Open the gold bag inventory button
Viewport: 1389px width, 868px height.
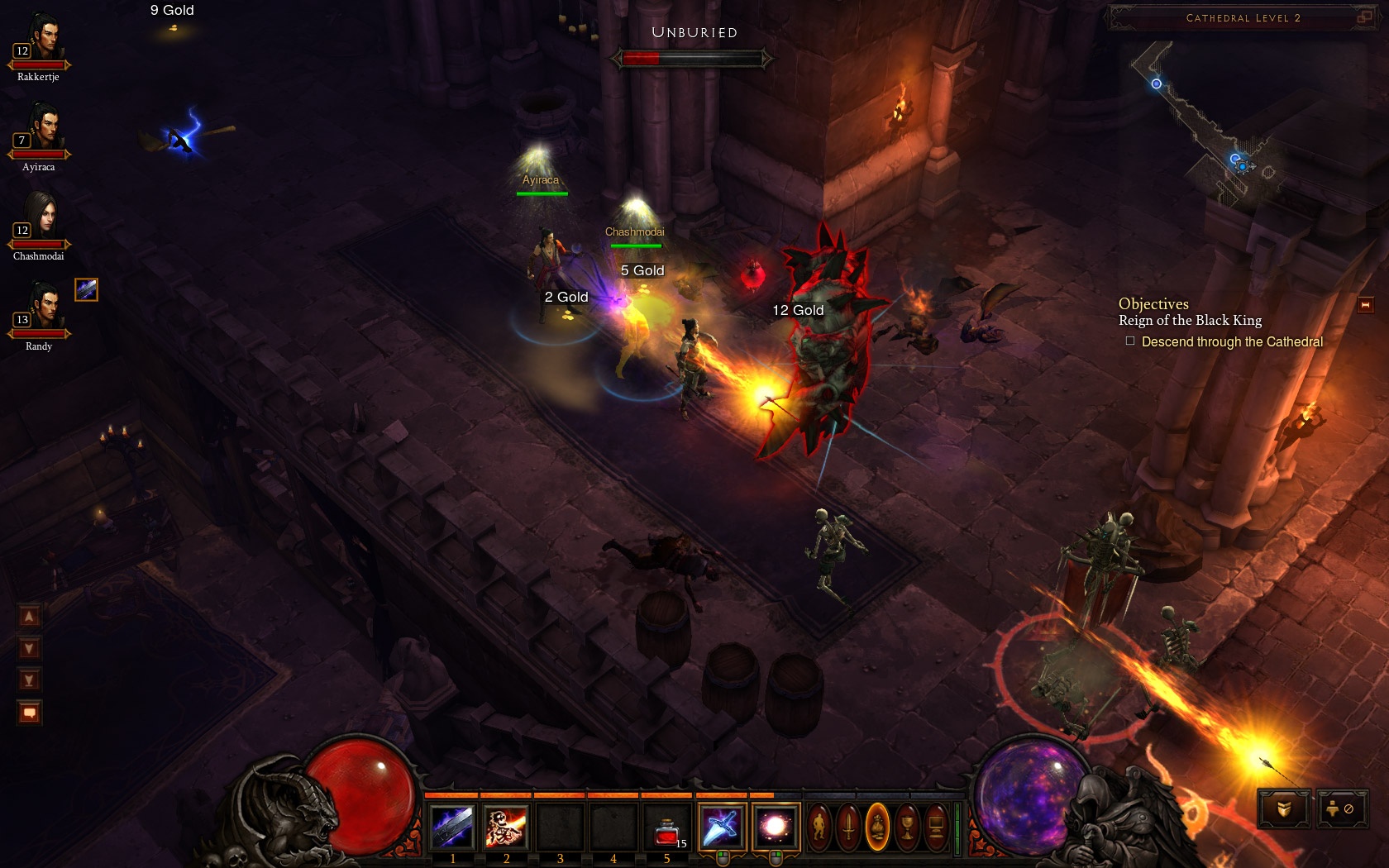877,826
